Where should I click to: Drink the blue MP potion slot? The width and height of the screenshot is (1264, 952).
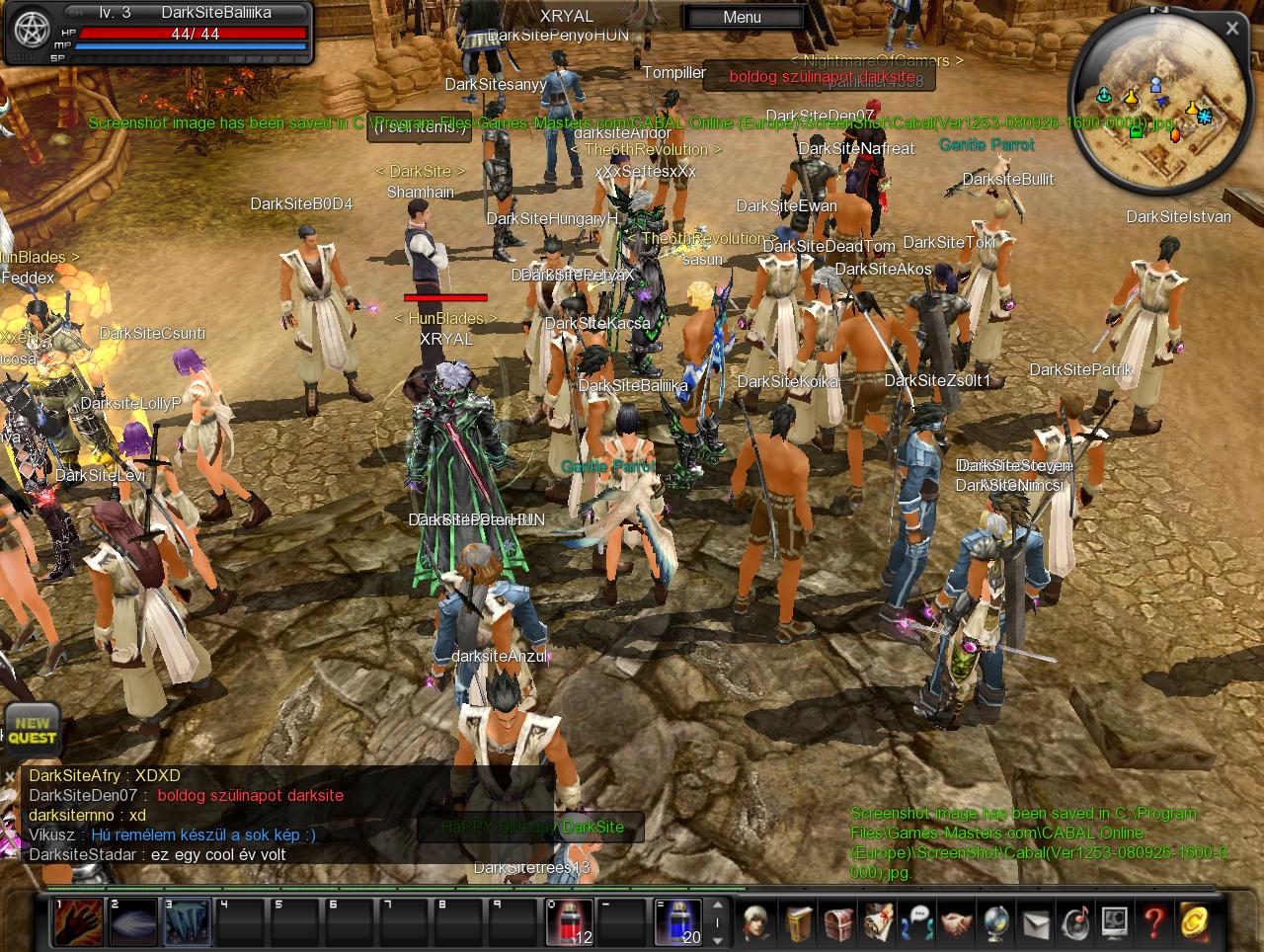(x=678, y=922)
